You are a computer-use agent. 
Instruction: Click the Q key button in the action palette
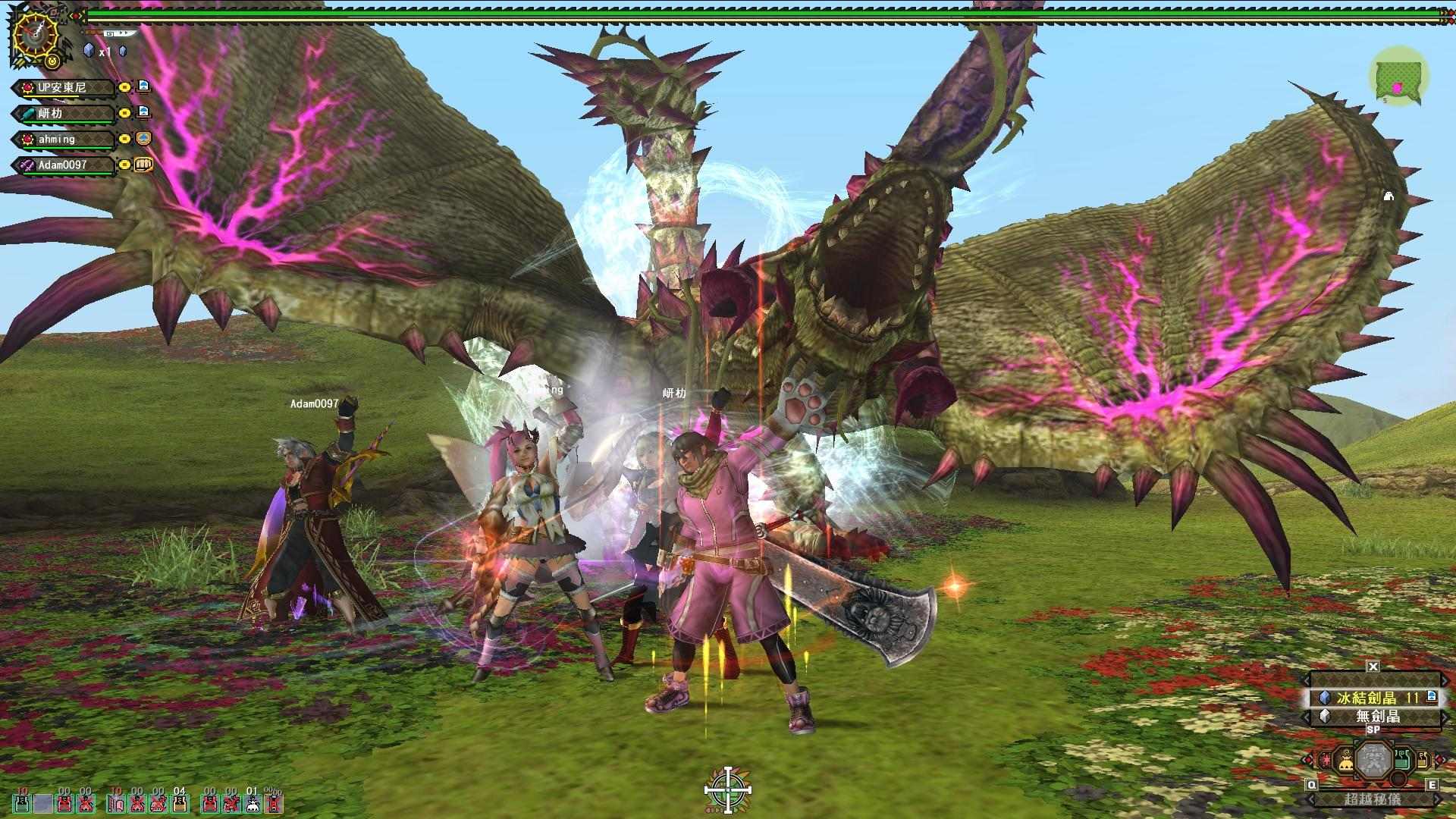1311,784
